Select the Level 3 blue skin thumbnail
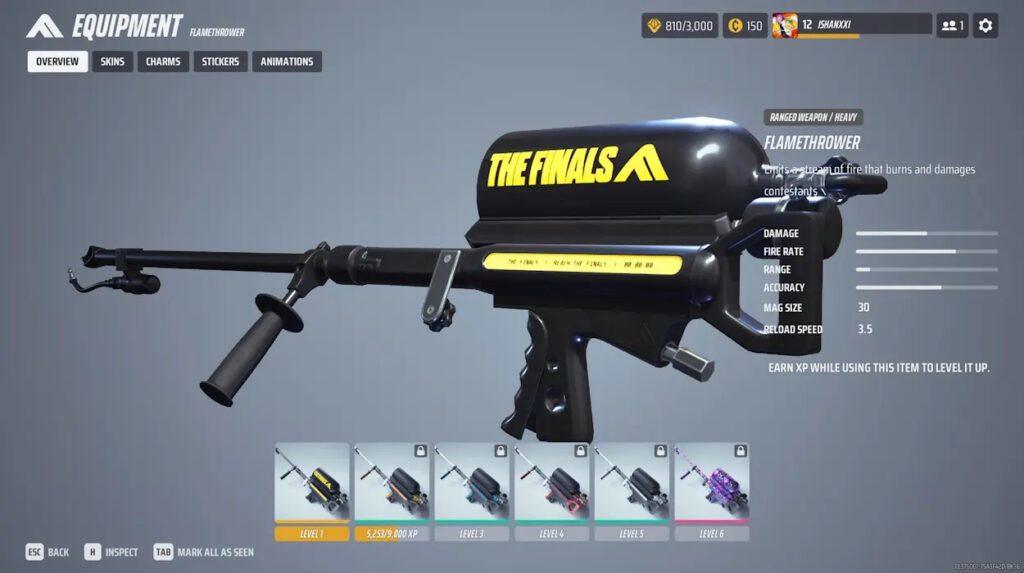The image size is (1024, 573). point(472,483)
